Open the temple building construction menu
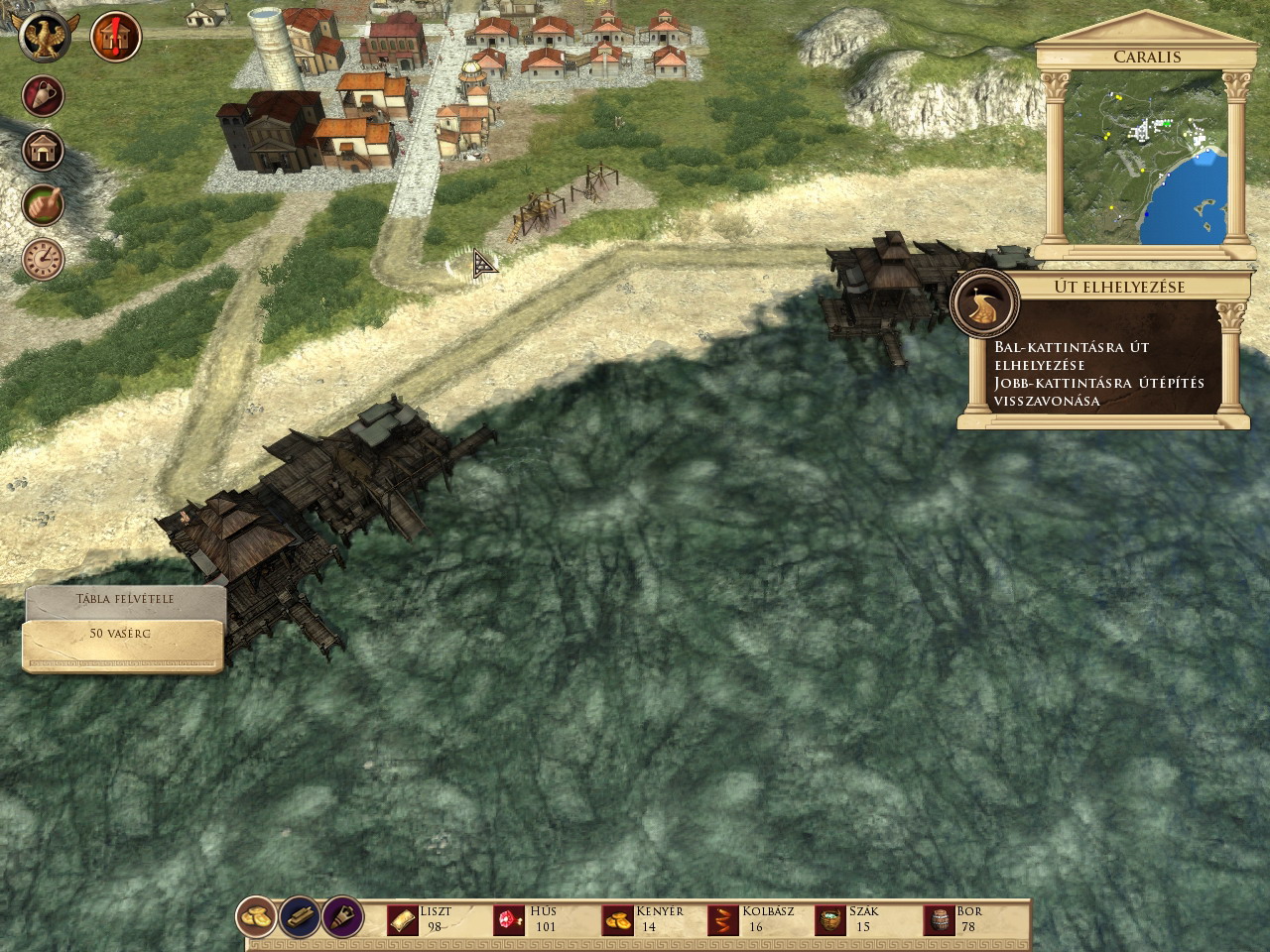The image size is (1270, 952). 44,151
